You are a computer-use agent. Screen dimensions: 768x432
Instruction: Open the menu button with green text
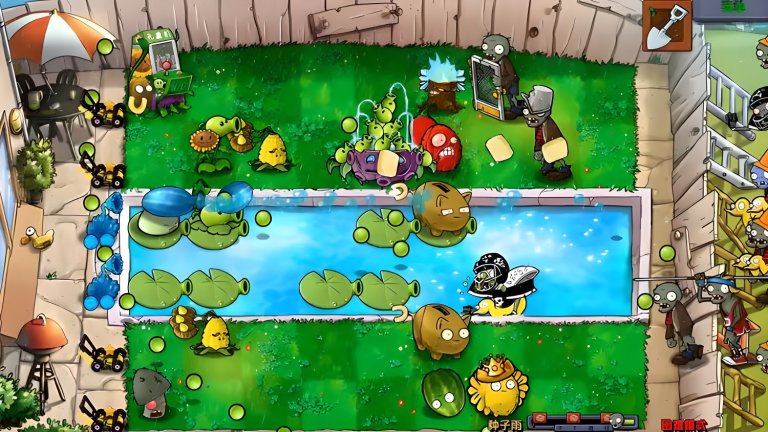click(735, 7)
